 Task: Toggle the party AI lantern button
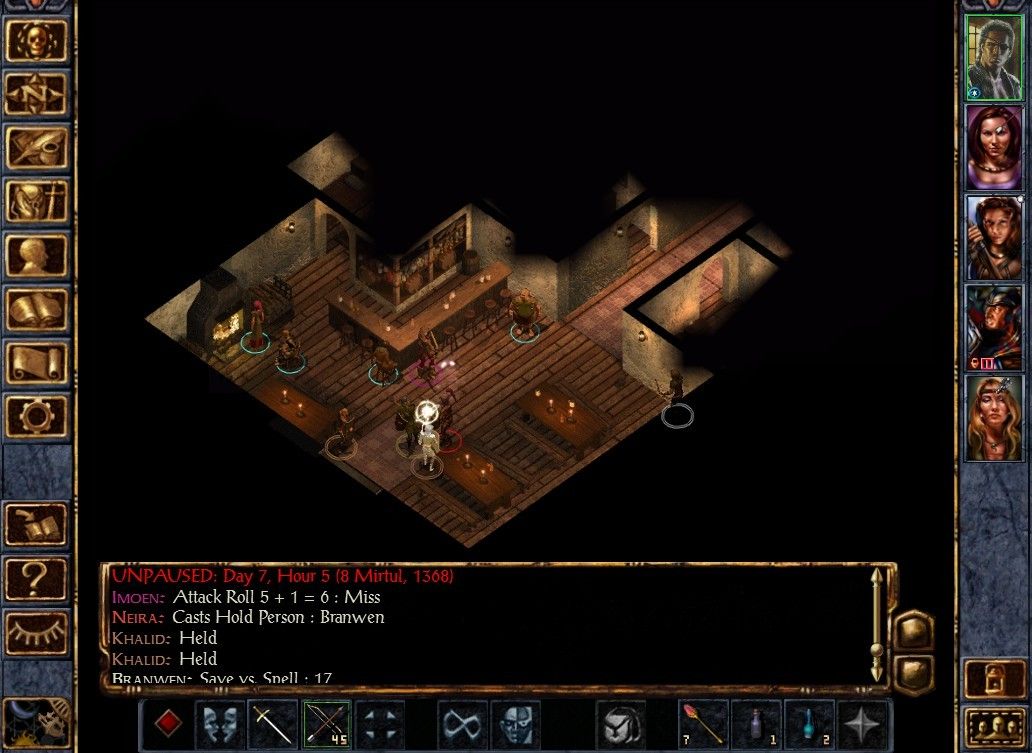[994, 679]
